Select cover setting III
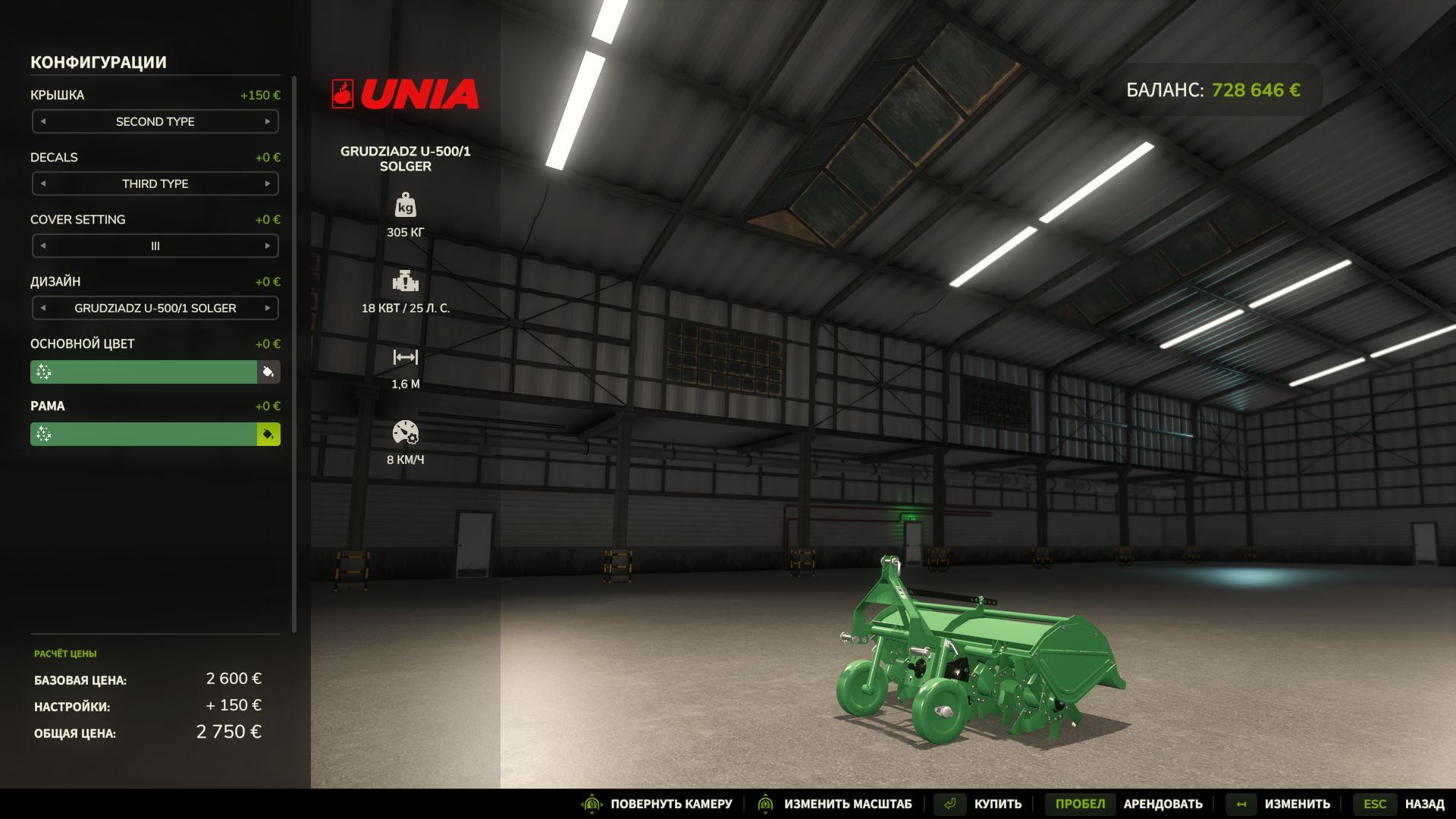 (154, 246)
